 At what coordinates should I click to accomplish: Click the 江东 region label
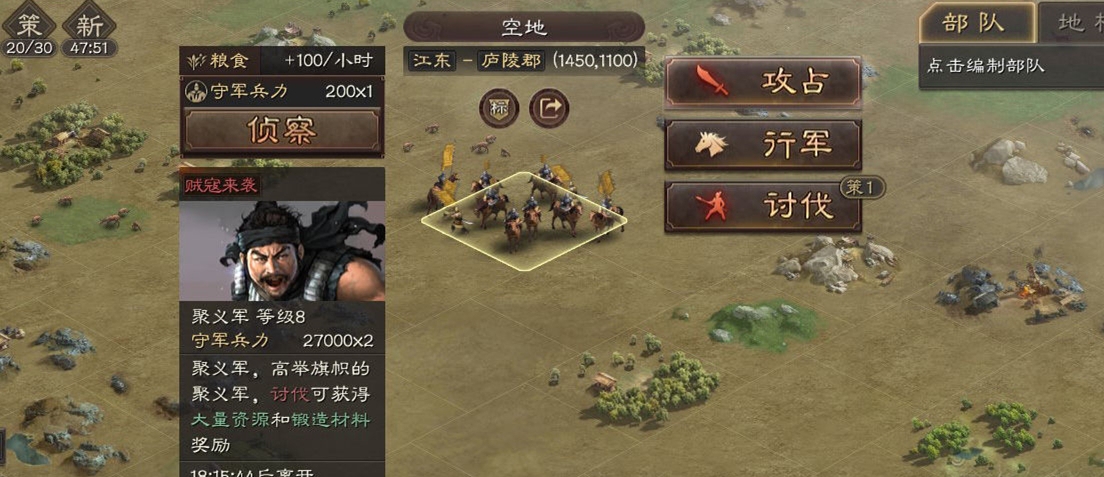coord(432,61)
